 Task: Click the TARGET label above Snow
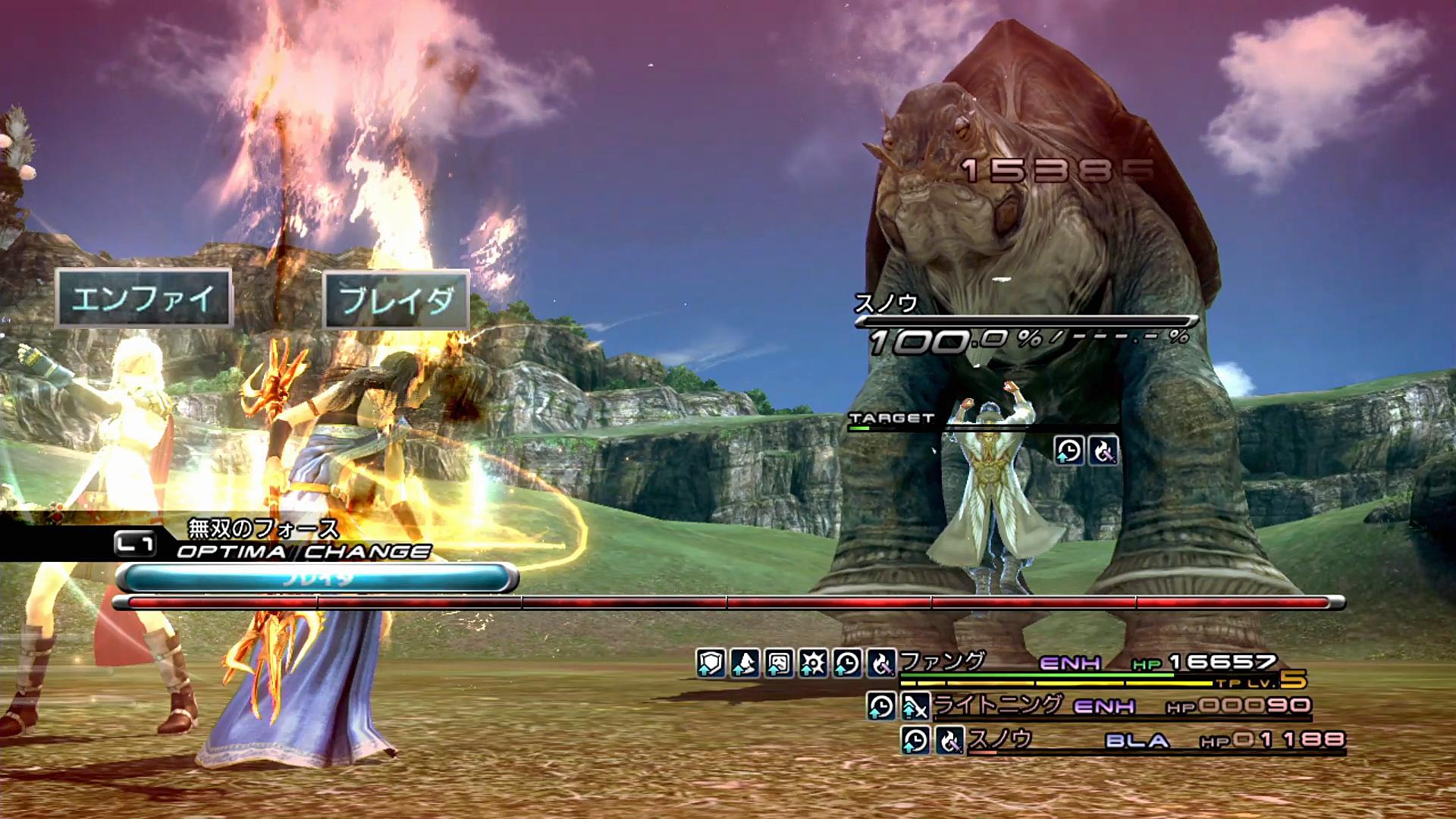click(892, 418)
